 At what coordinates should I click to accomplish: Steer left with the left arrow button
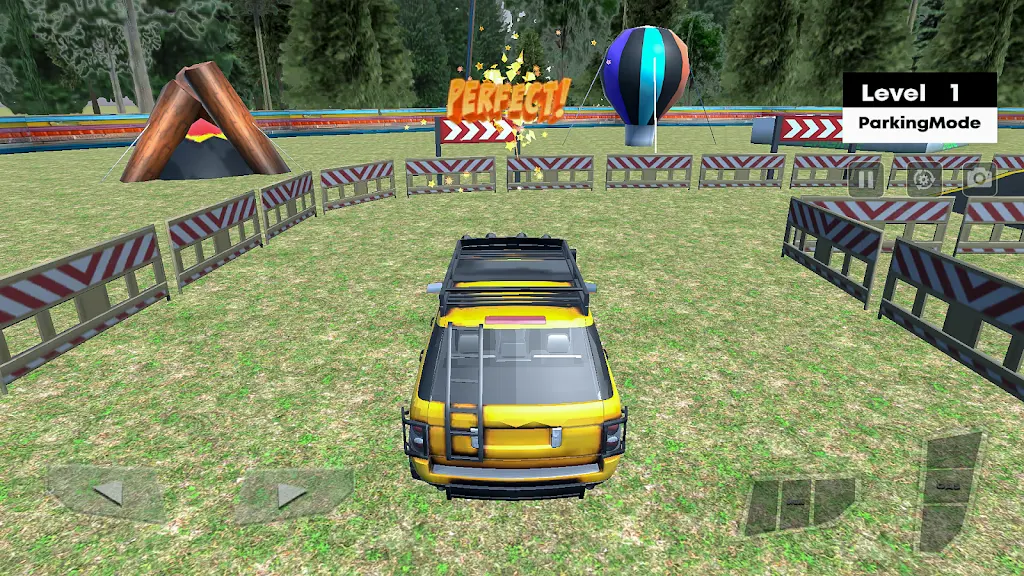108,493
